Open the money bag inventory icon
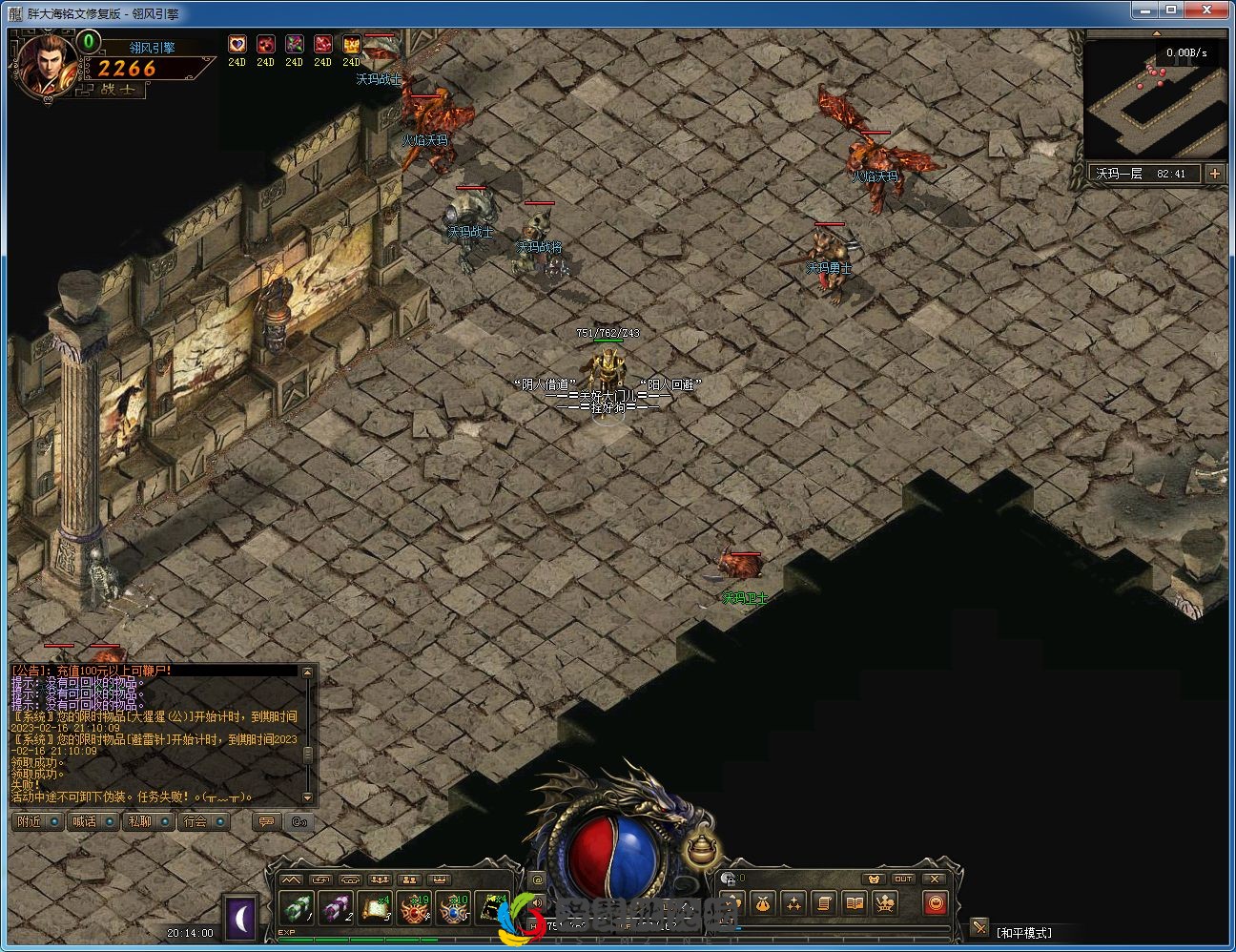This screenshot has width=1236, height=952. [x=762, y=902]
